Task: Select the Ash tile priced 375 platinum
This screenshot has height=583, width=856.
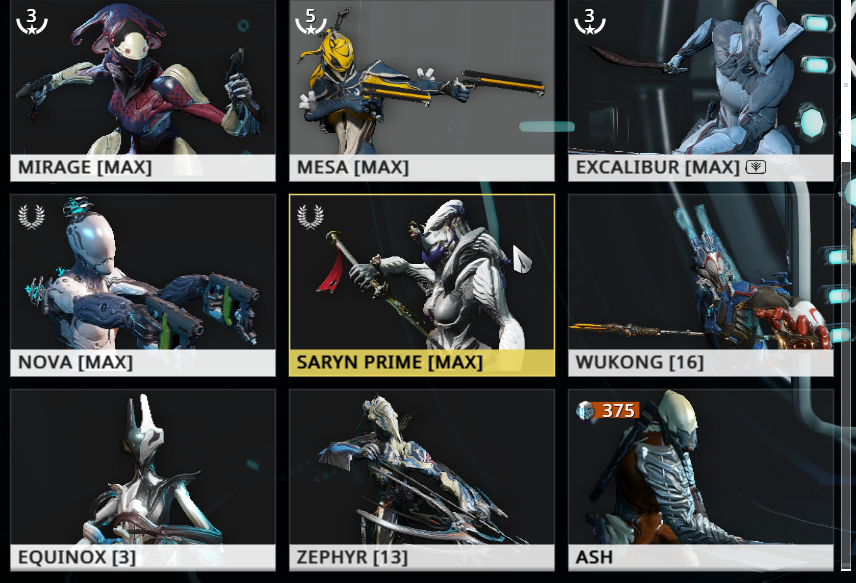Action: (x=700, y=478)
